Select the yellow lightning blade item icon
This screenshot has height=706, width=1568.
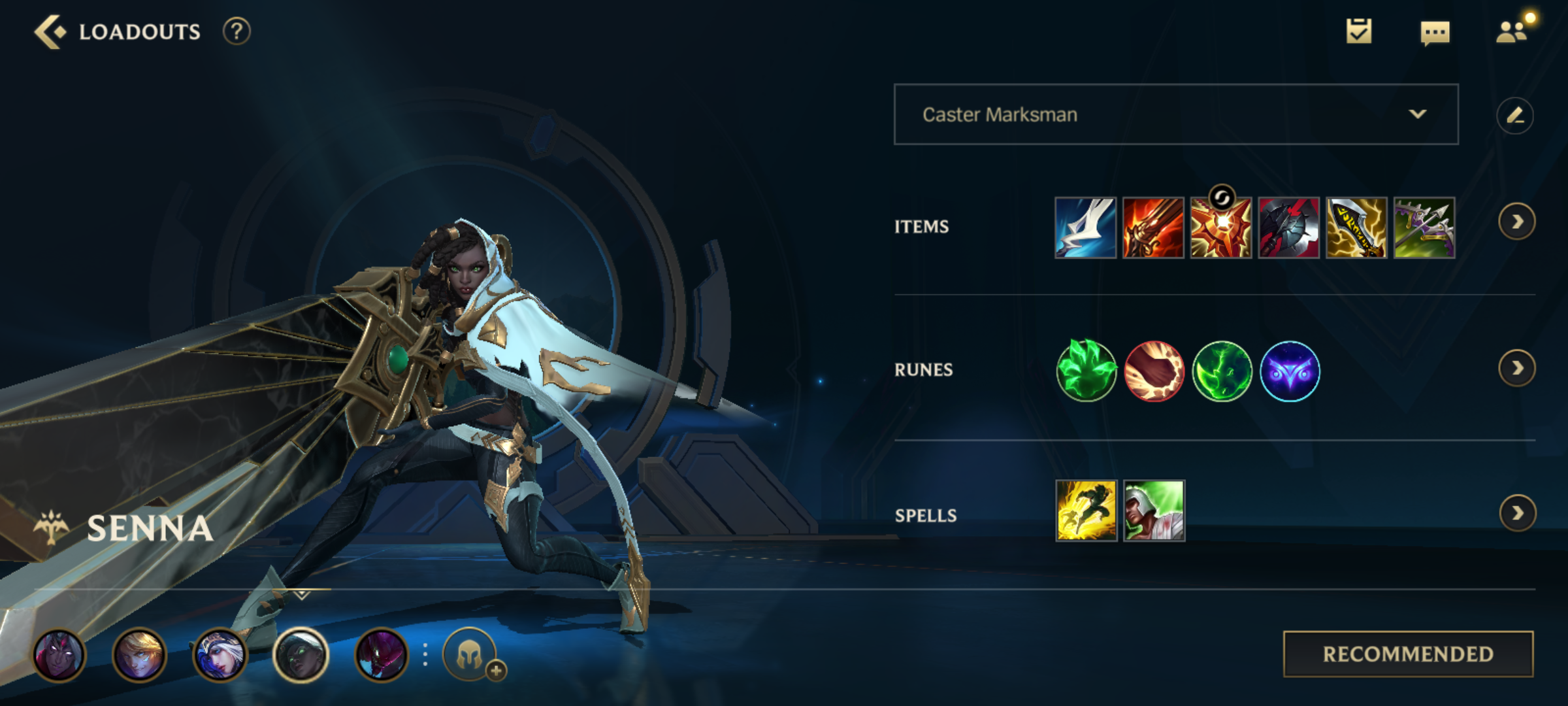click(1356, 227)
